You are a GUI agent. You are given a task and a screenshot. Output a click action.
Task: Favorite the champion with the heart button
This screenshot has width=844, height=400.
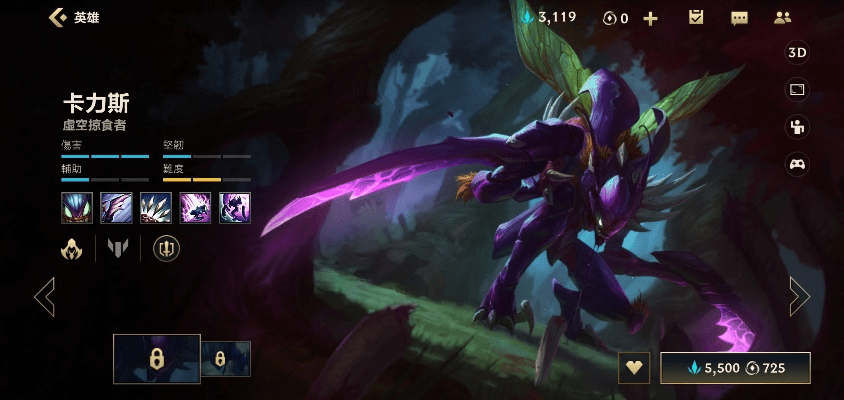633,368
